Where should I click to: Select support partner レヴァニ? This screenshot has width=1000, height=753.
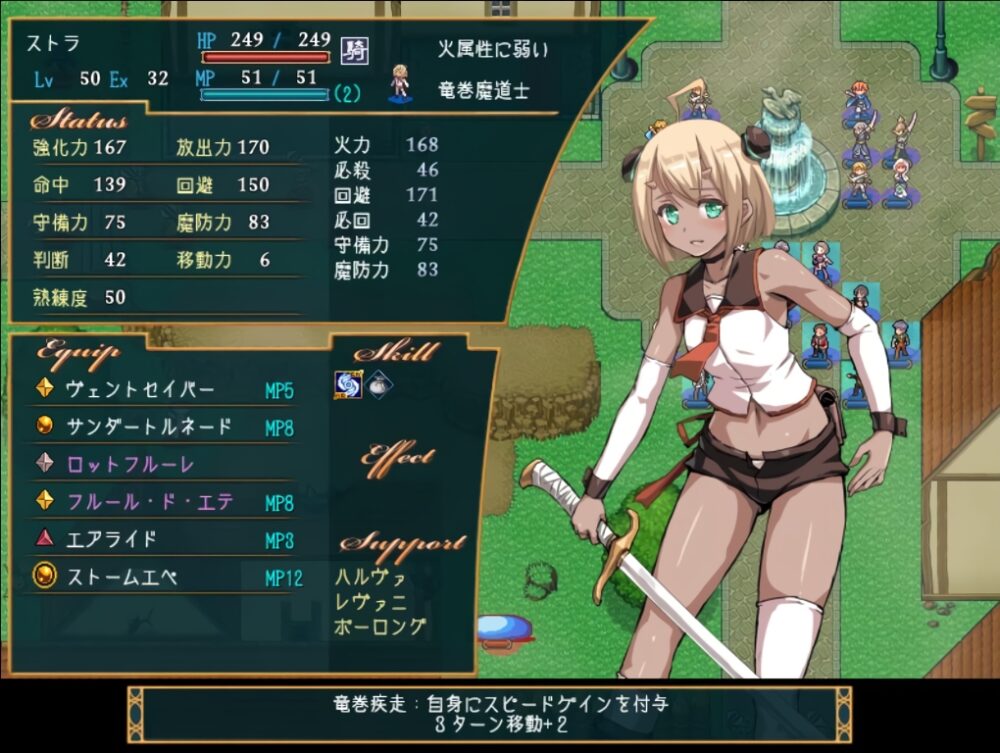click(371, 602)
